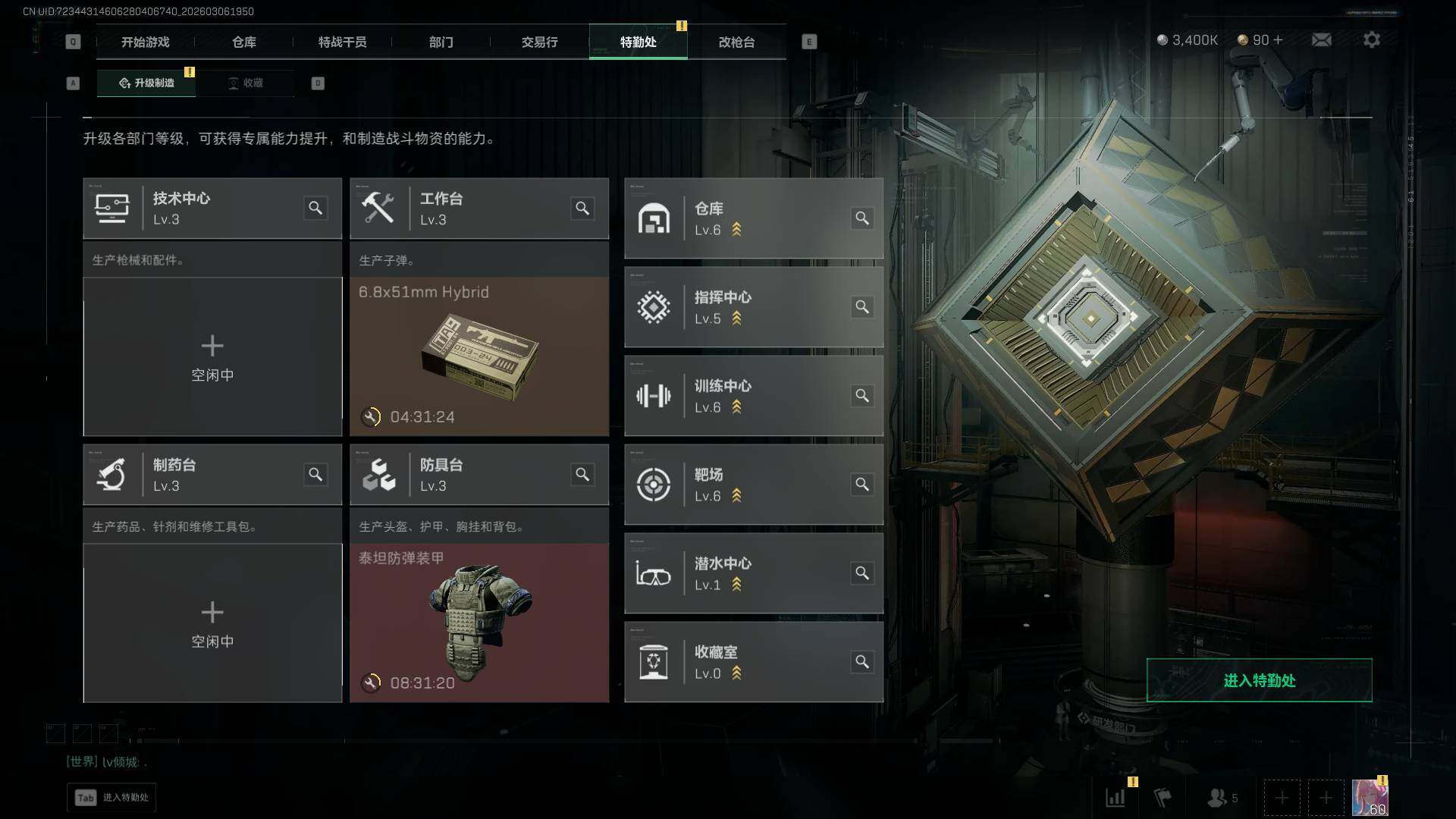Add a production task in idle 技术中心 slot
The image size is (1456, 819).
[x=212, y=356]
